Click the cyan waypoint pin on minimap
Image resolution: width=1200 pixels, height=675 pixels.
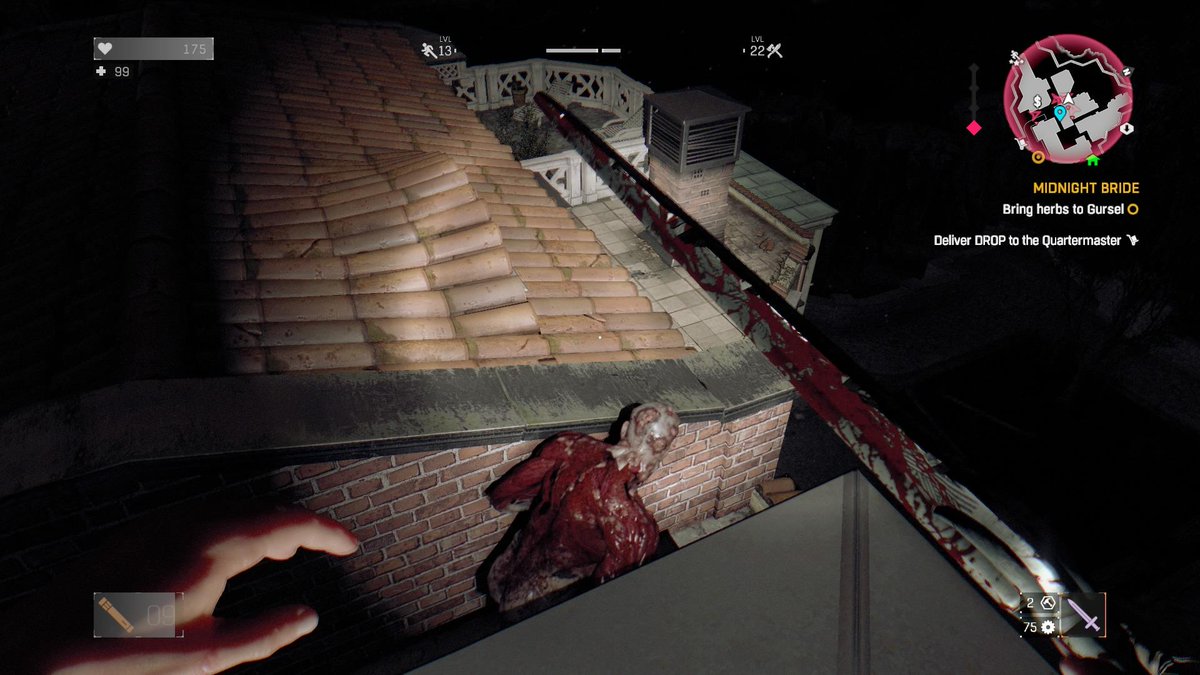click(1059, 114)
